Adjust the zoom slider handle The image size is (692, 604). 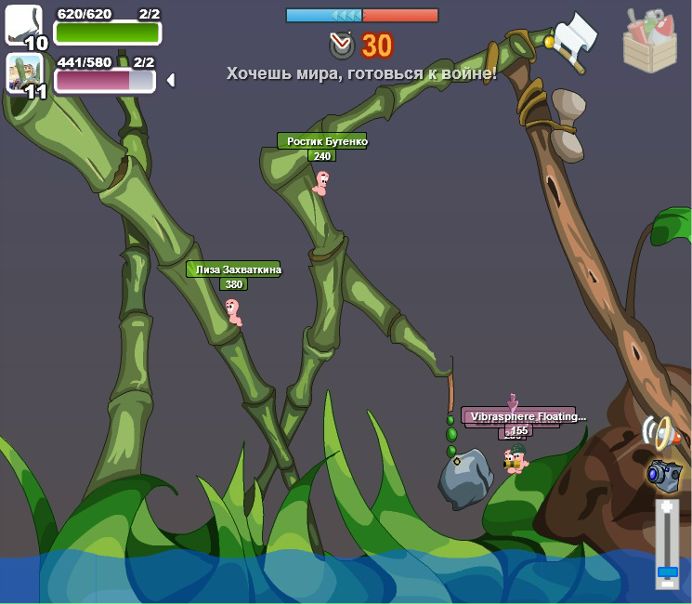click(x=667, y=571)
